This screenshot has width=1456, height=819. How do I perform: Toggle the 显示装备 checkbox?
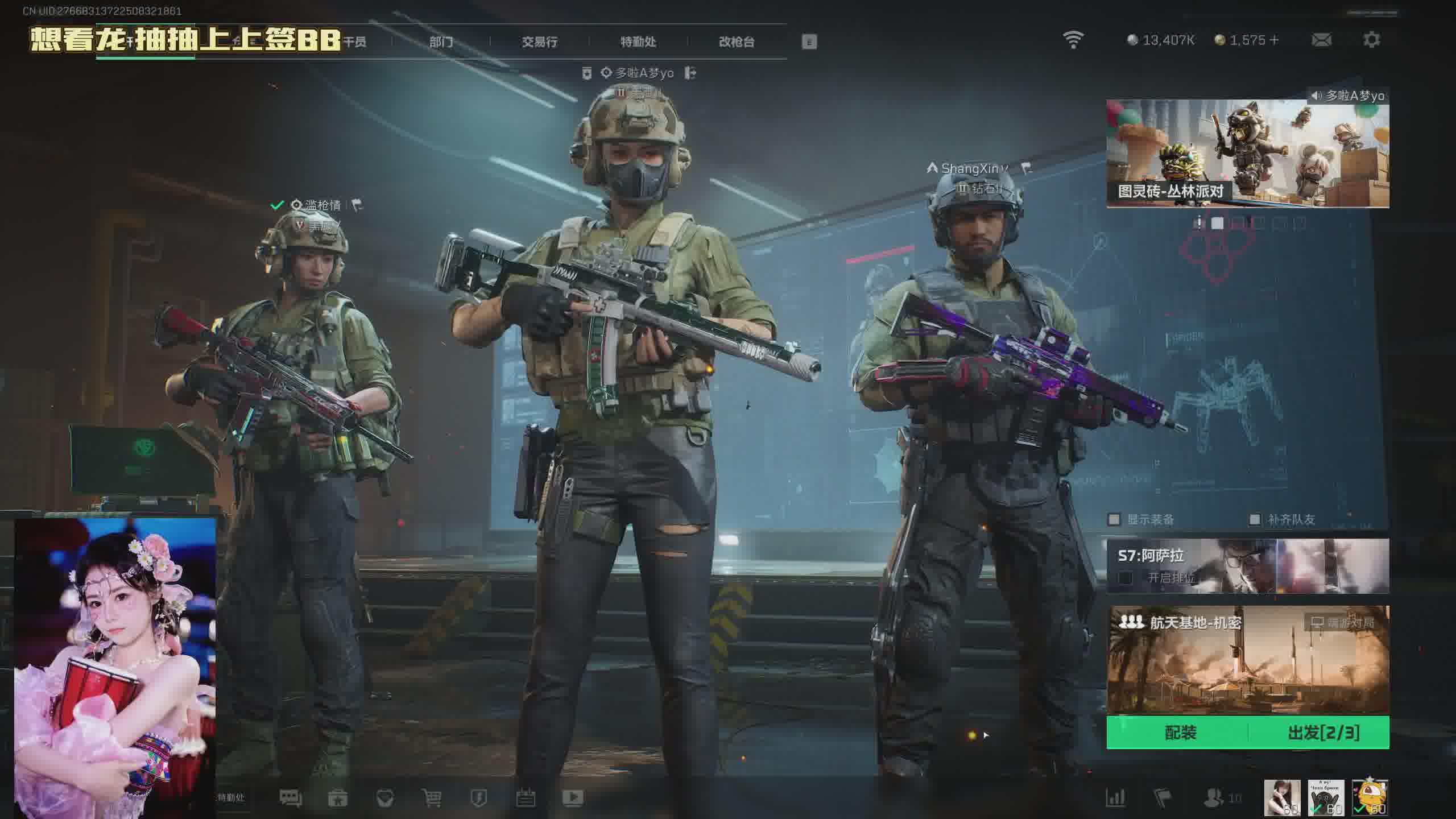point(1114,519)
